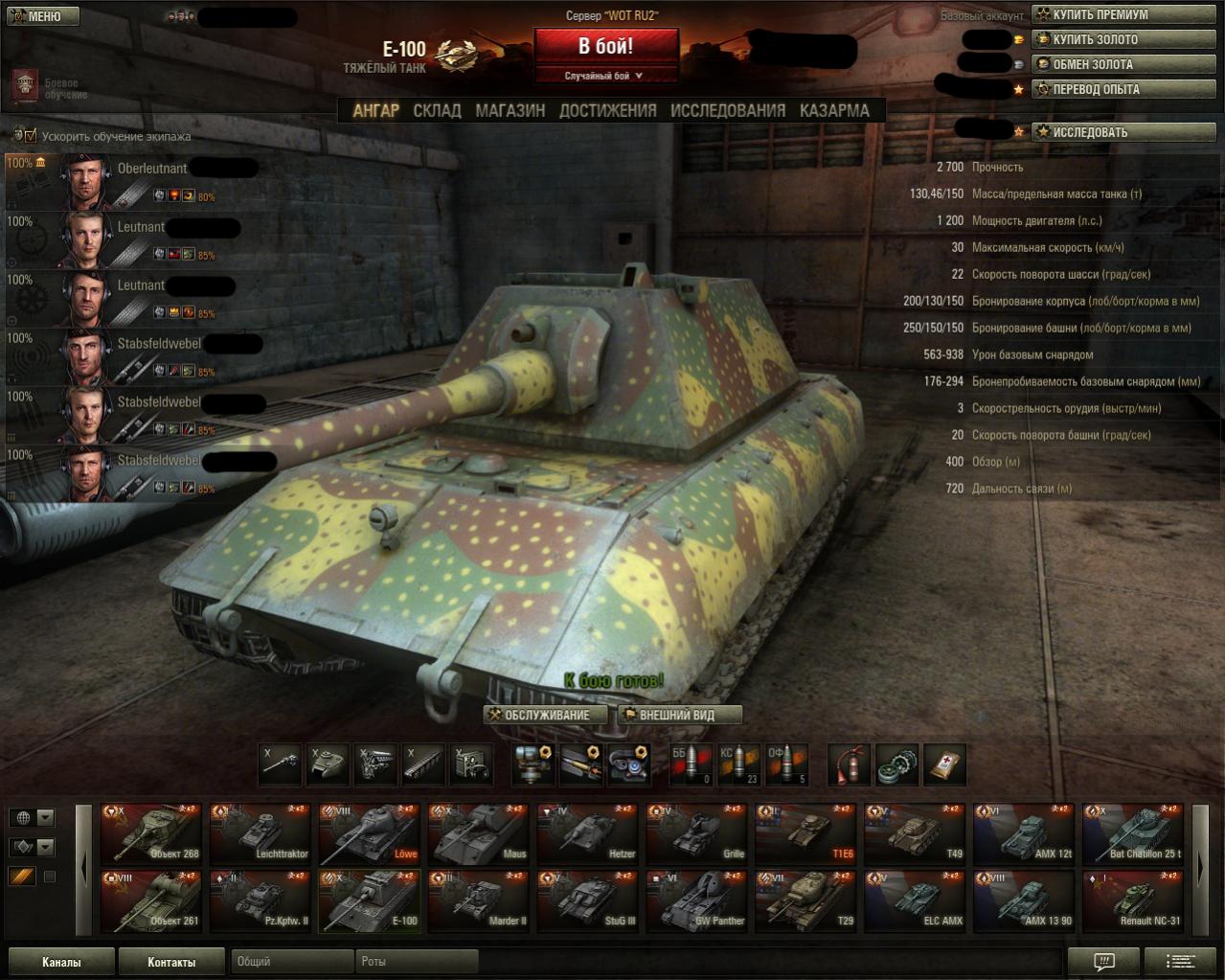Open ВНЕШНИЙ ВИД customization

point(680,715)
